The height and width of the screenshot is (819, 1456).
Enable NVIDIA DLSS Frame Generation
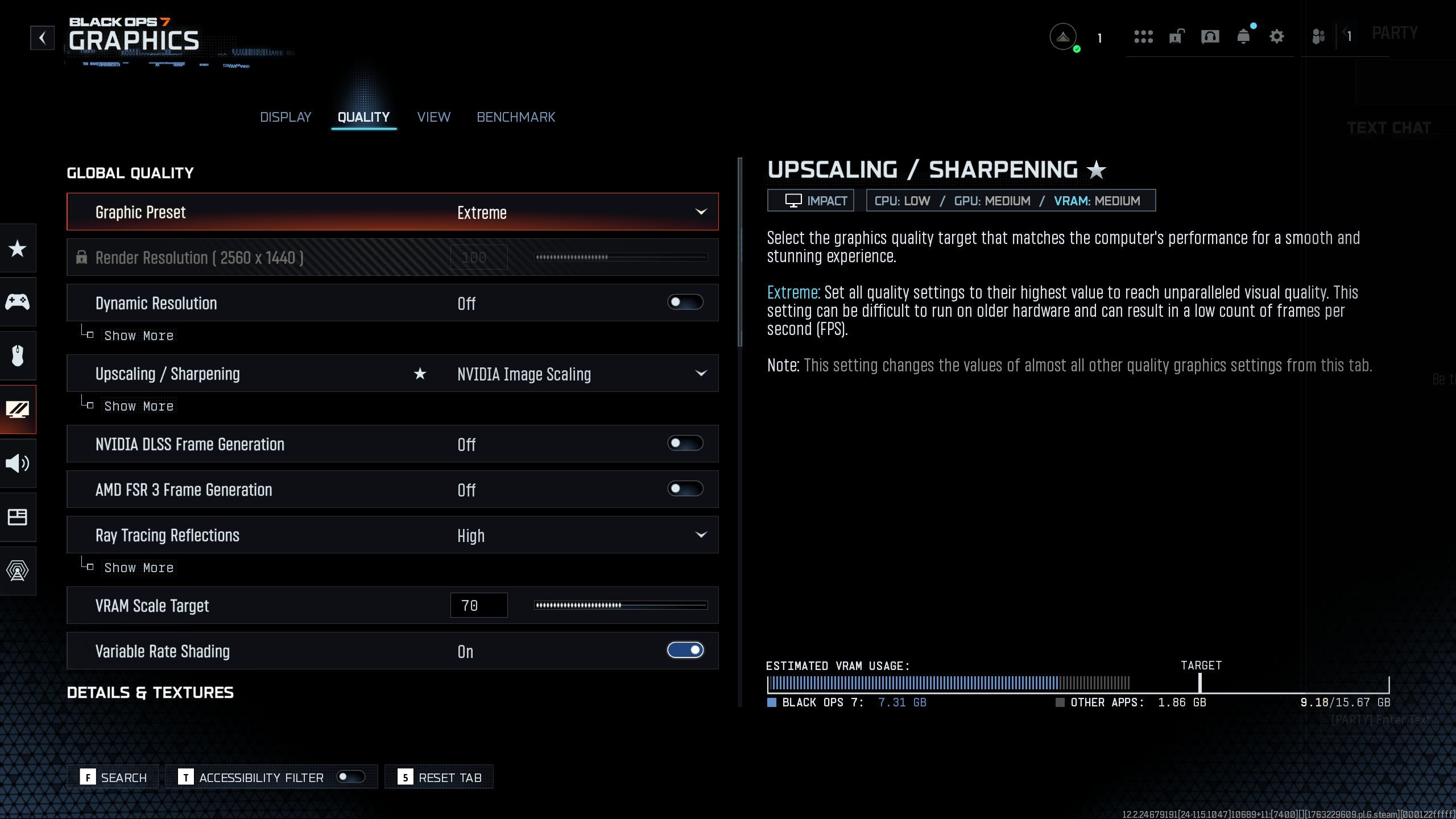point(685,444)
